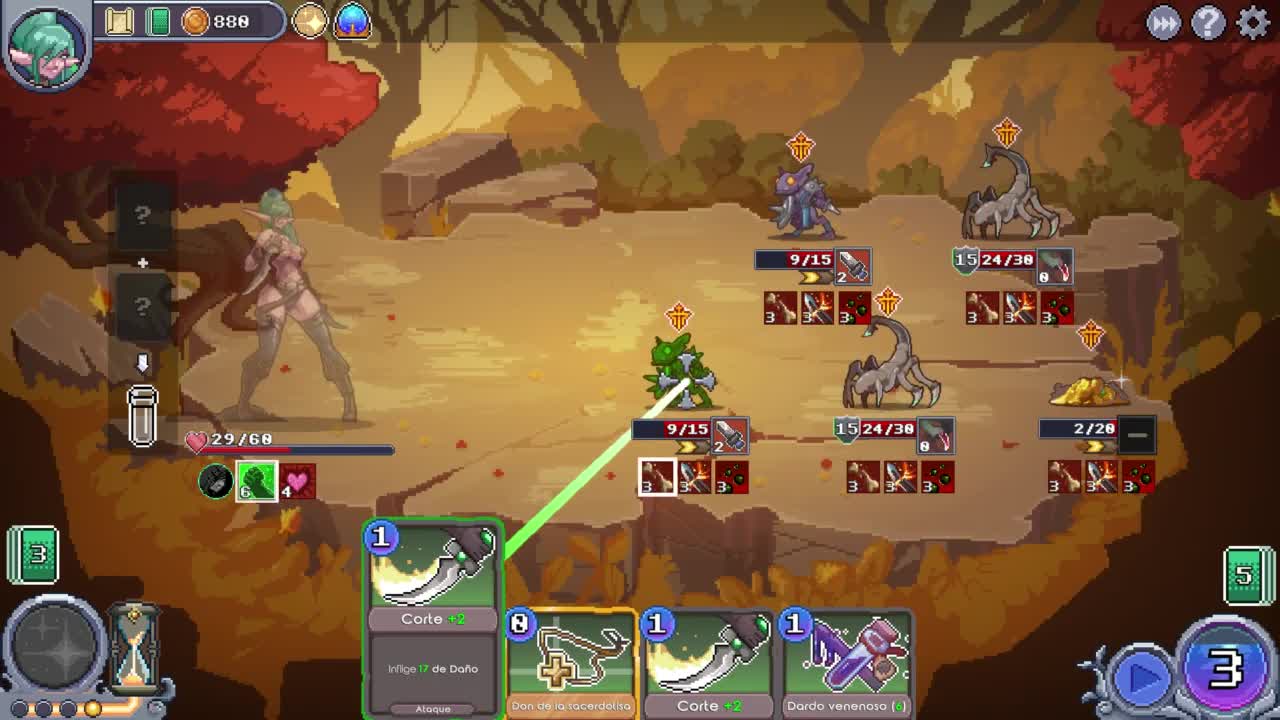The image size is (1280, 720).
Task: Target the gold pile enemy with 2/20 health
Action: [1090, 390]
